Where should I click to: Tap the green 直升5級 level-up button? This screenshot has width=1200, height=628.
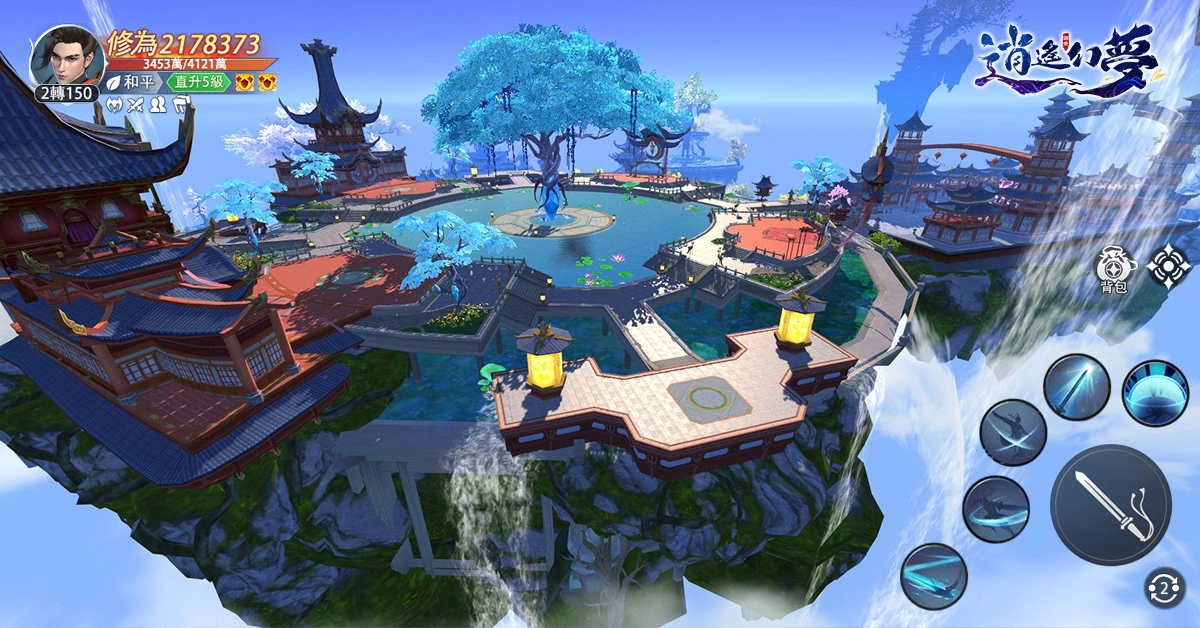click(x=199, y=82)
